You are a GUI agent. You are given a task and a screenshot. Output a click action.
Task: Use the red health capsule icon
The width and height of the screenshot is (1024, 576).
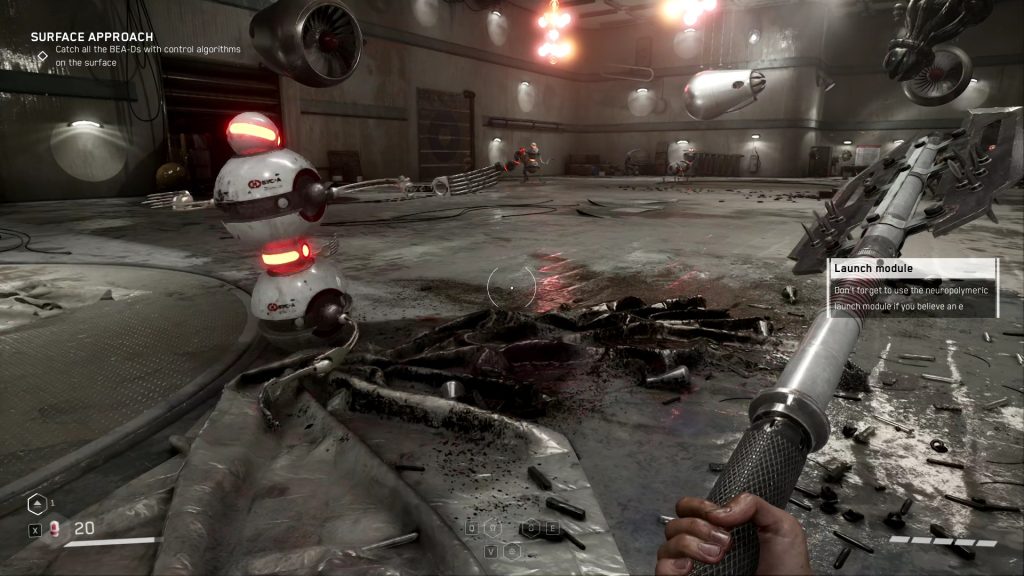click(x=55, y=529)
